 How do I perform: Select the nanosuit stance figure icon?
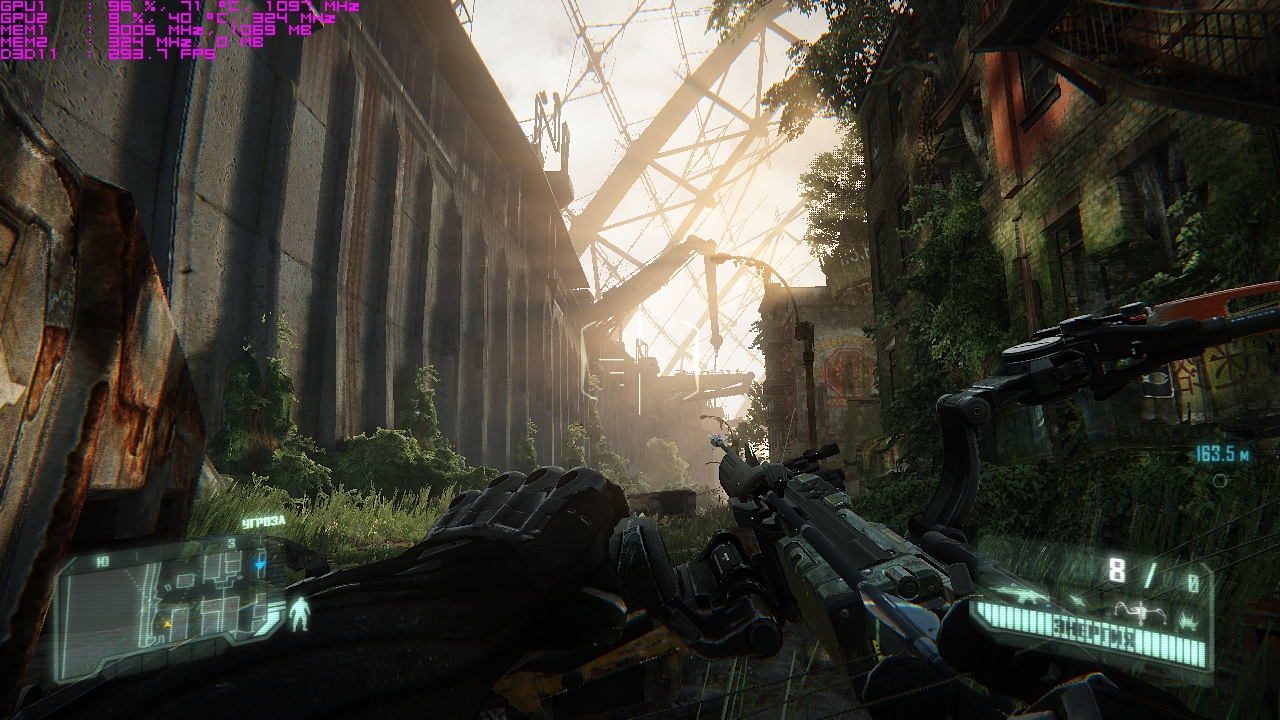coord(298,613)
